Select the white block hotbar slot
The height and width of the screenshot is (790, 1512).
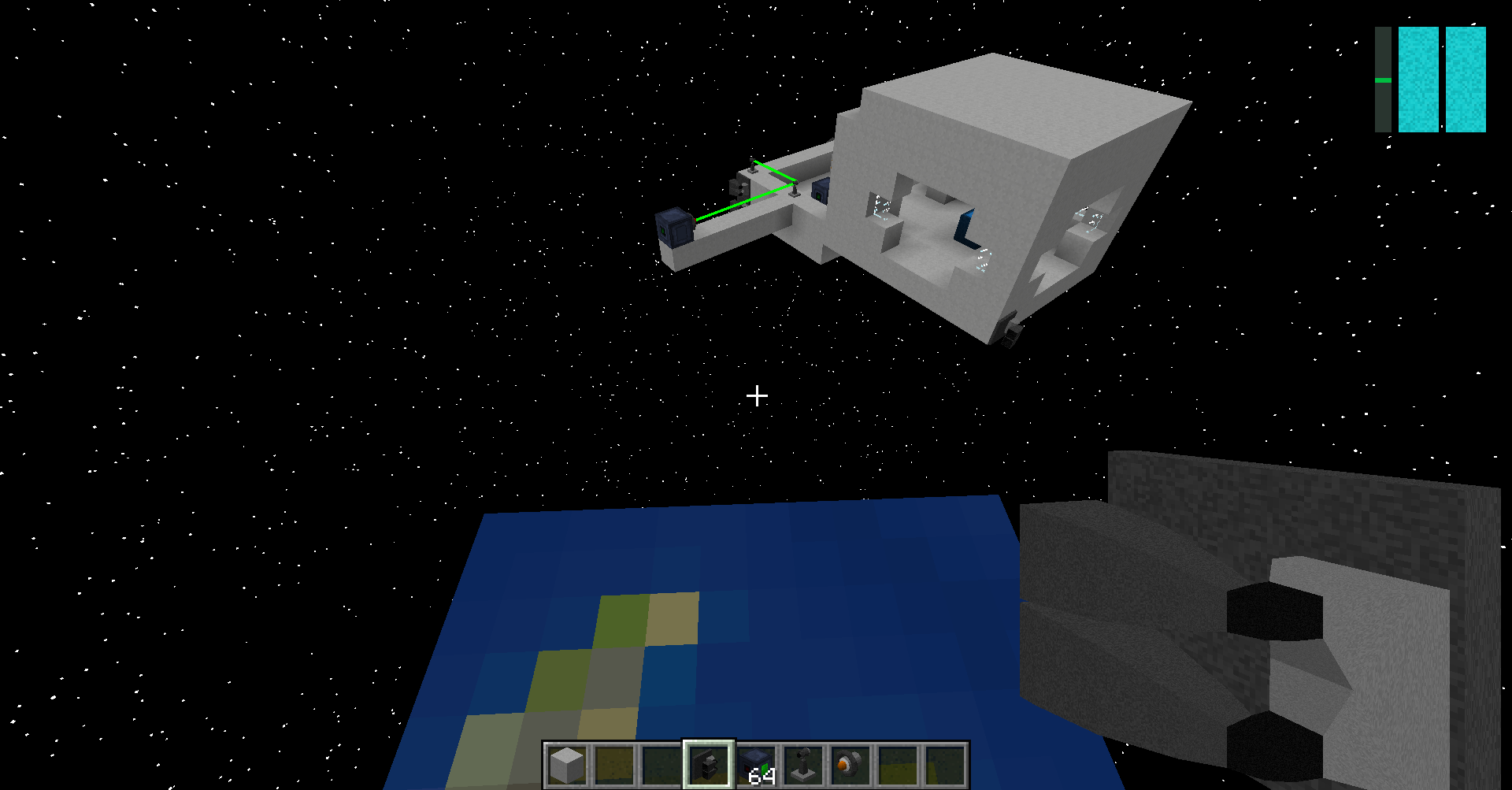pos(567,765)
